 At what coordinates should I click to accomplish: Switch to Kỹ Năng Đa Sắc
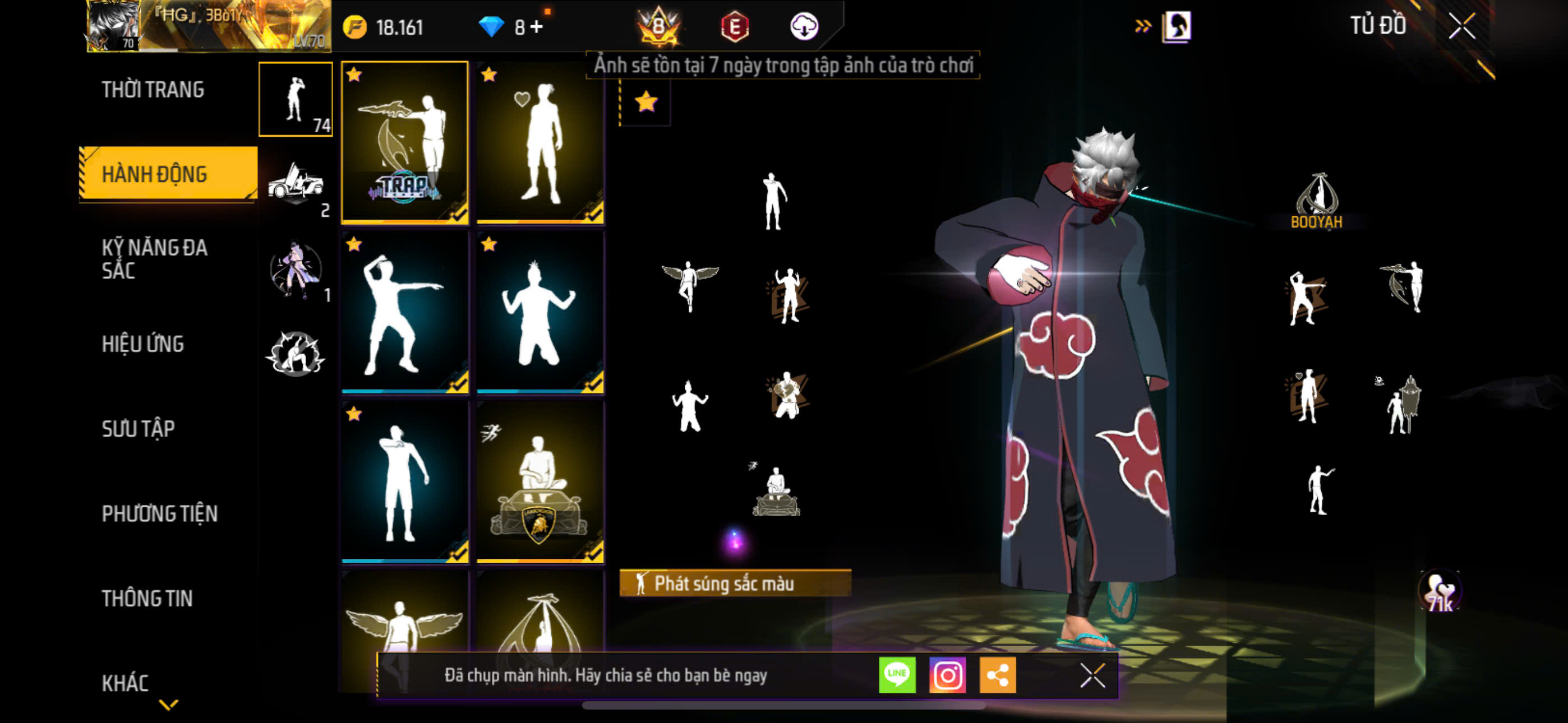click(155, 258)
